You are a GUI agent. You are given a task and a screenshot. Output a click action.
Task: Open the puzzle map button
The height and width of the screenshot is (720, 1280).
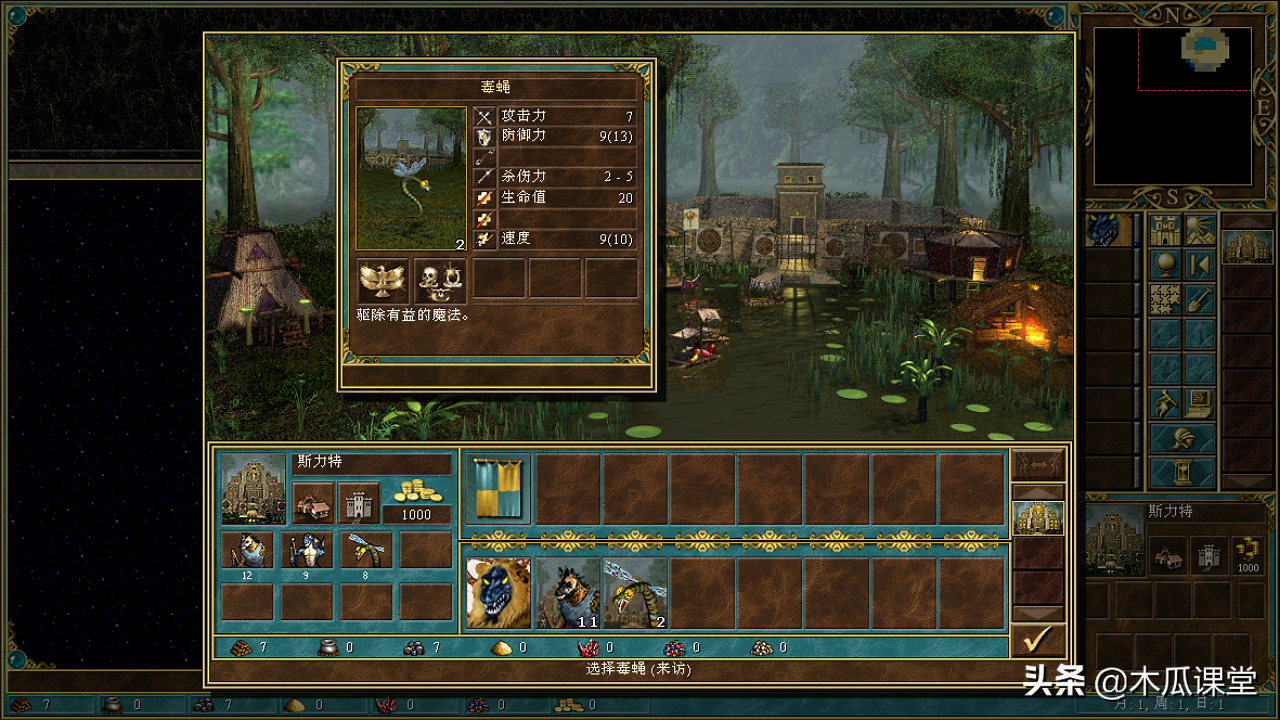[1165, 298]
